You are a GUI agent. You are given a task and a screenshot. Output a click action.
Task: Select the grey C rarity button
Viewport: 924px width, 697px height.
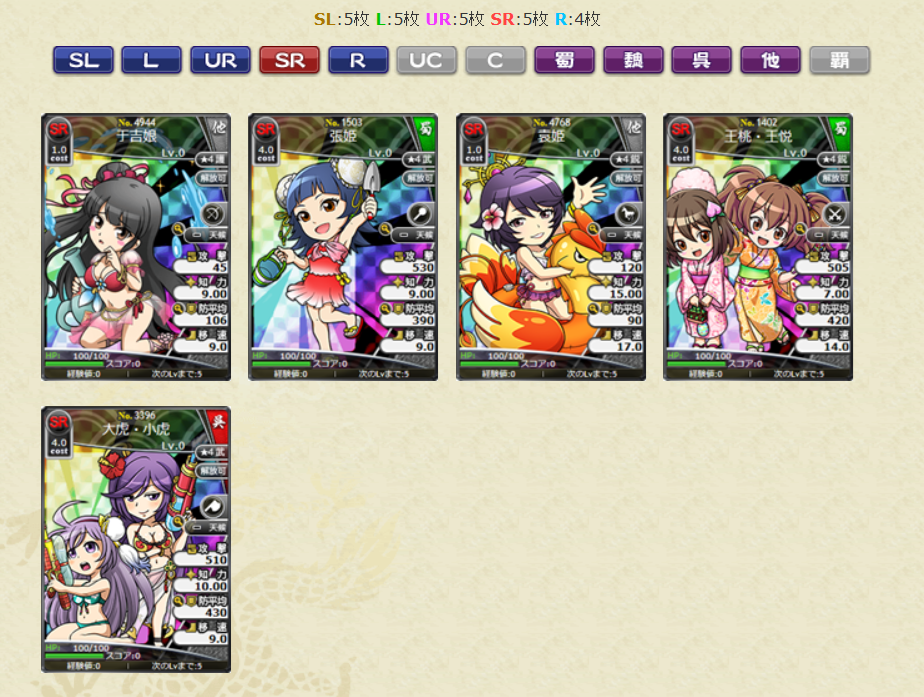[495, 60]
